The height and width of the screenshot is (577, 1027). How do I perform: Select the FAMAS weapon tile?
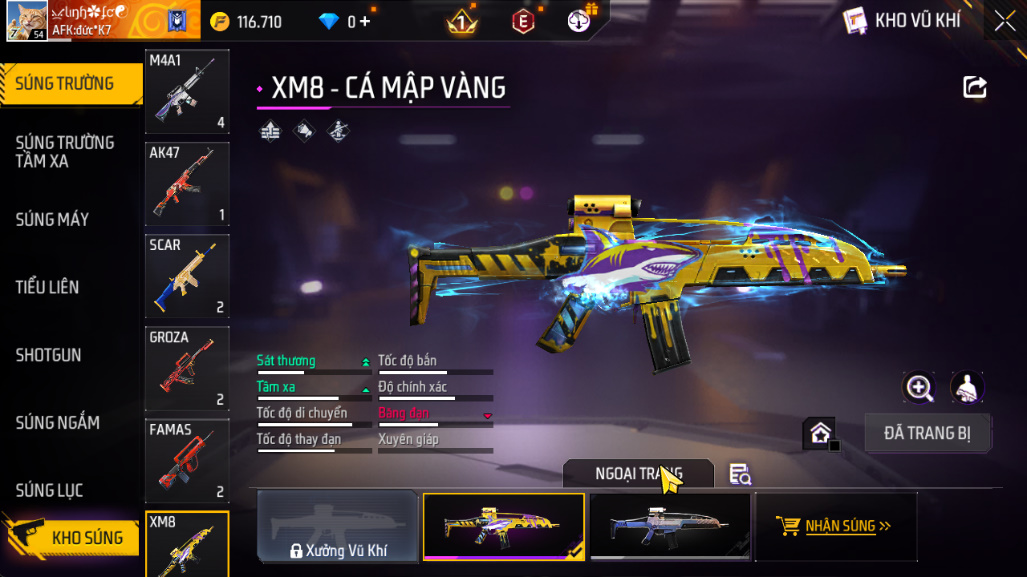187,460
